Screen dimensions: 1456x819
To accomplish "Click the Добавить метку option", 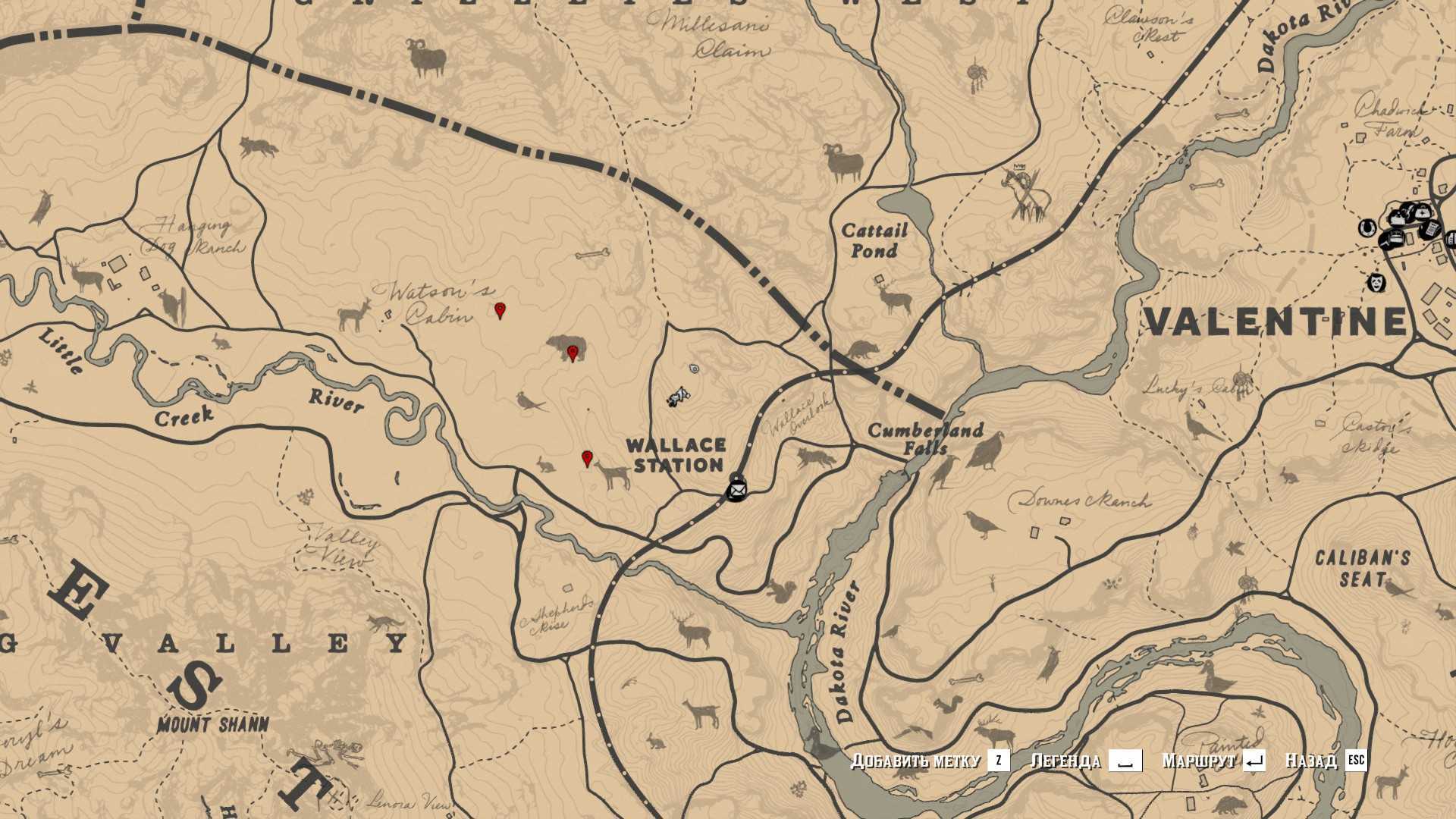I will pos(930,761).
